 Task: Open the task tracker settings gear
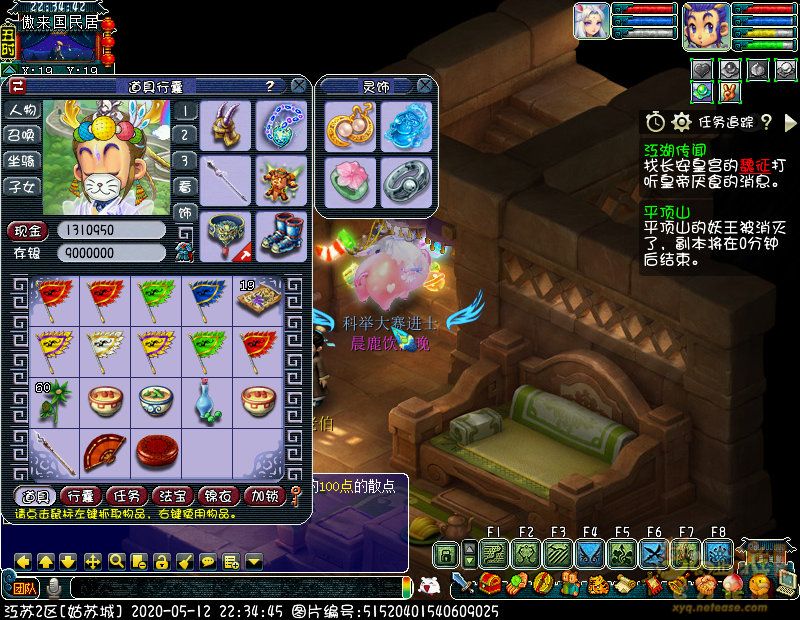(682, 122)
